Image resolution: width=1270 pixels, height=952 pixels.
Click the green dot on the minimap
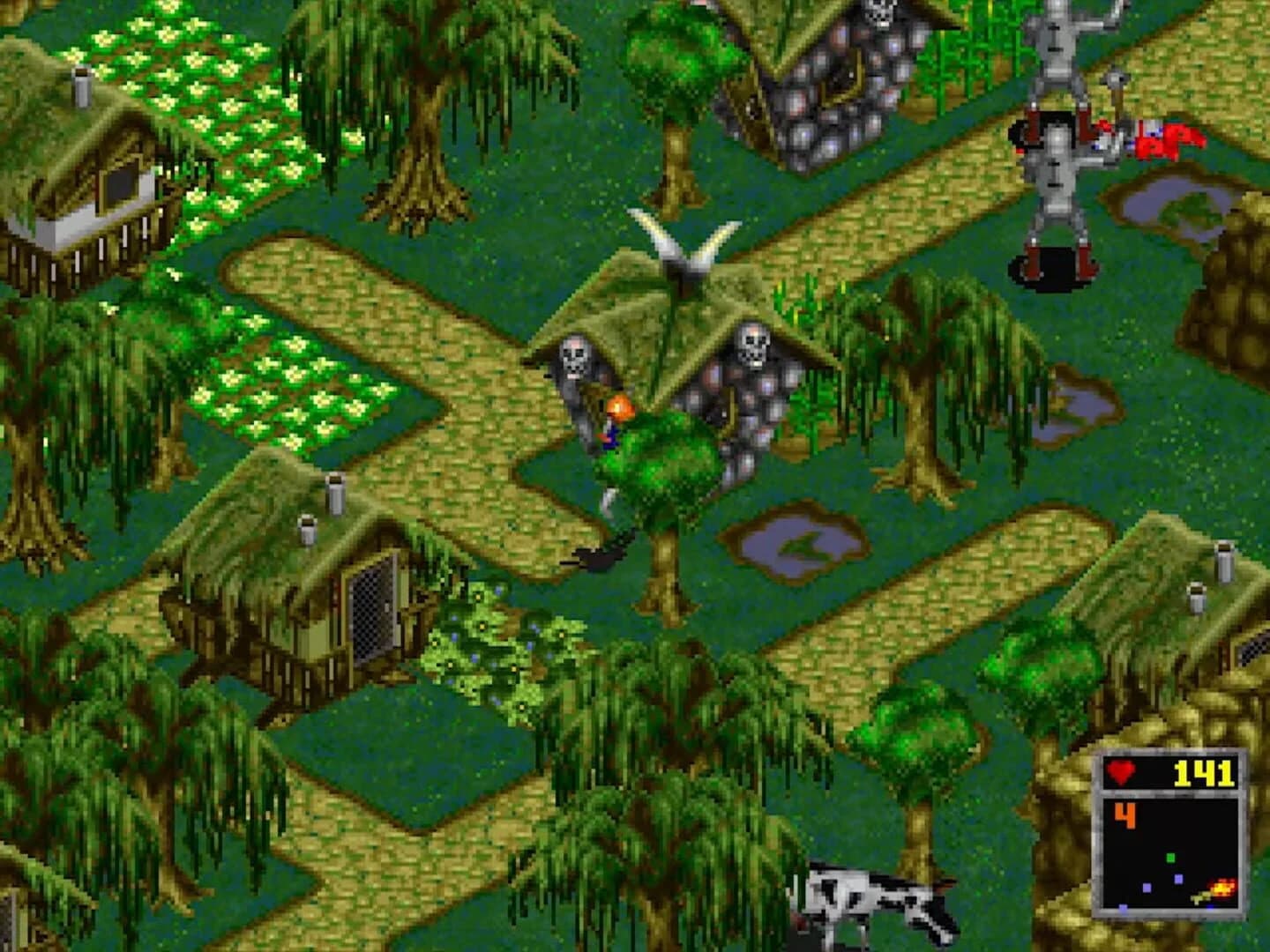[x=1170, y=857]
